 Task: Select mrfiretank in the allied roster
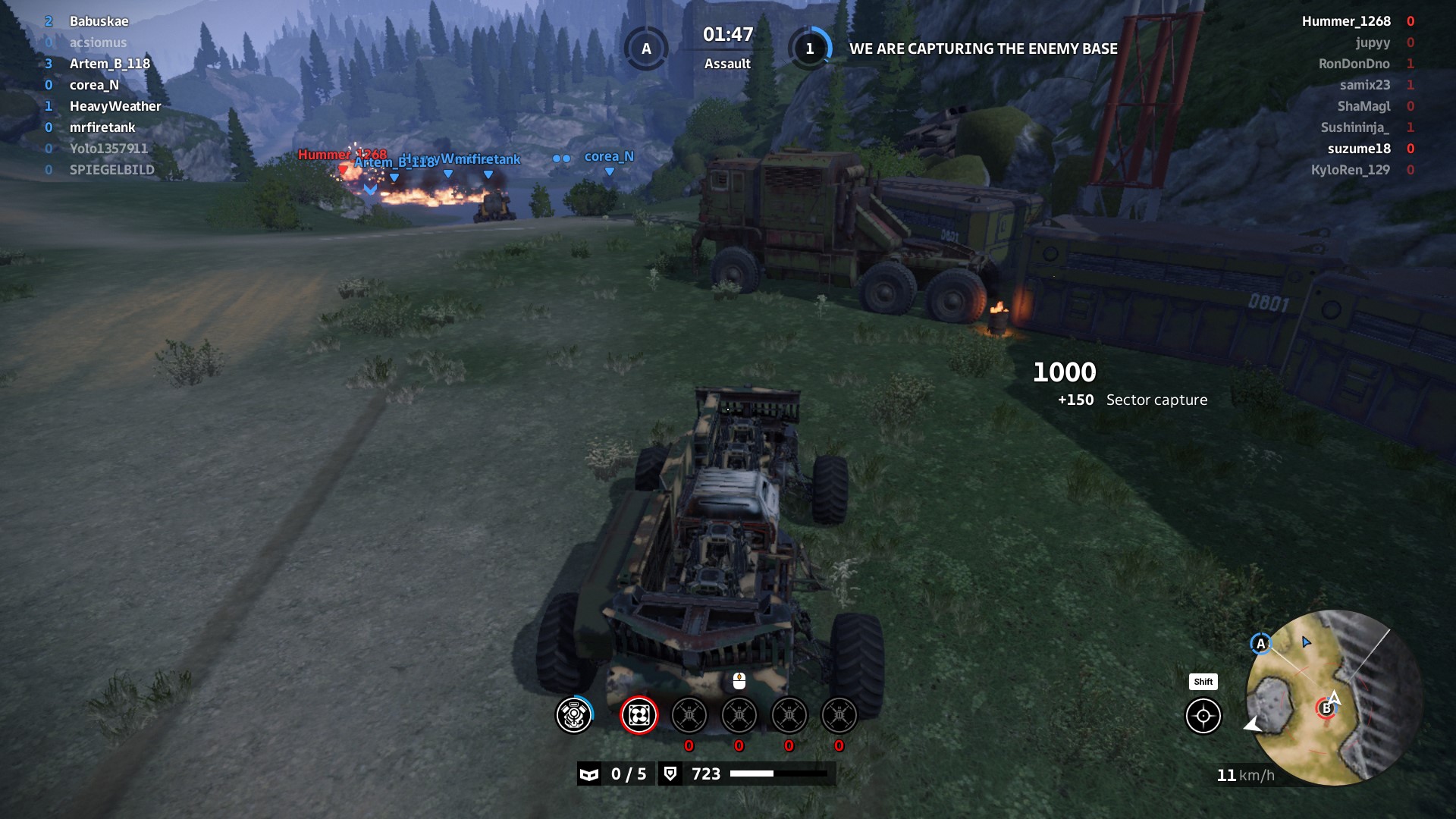[x=102, y=127]
